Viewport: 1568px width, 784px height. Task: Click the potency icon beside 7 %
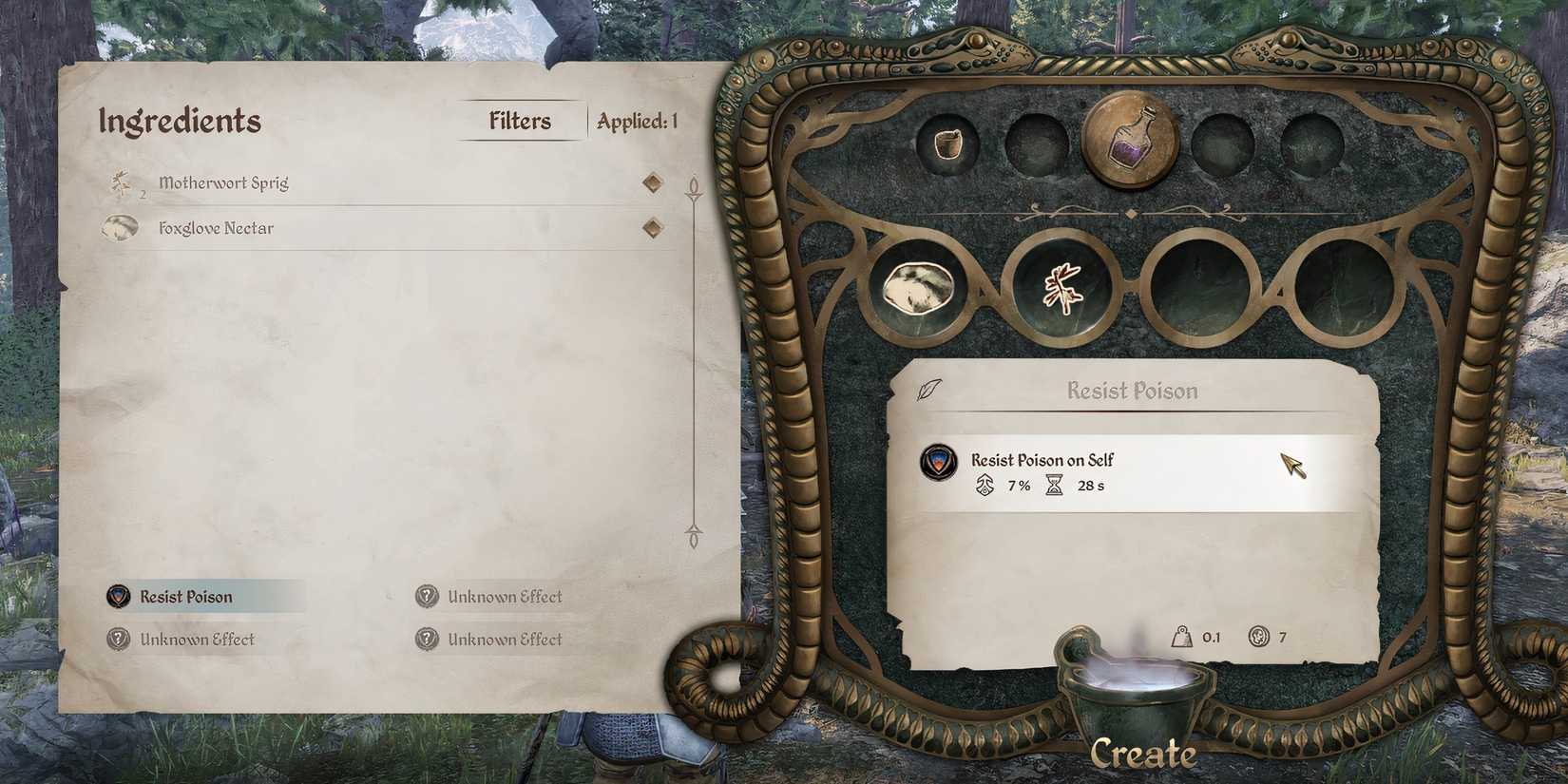(x=983, y=486)
